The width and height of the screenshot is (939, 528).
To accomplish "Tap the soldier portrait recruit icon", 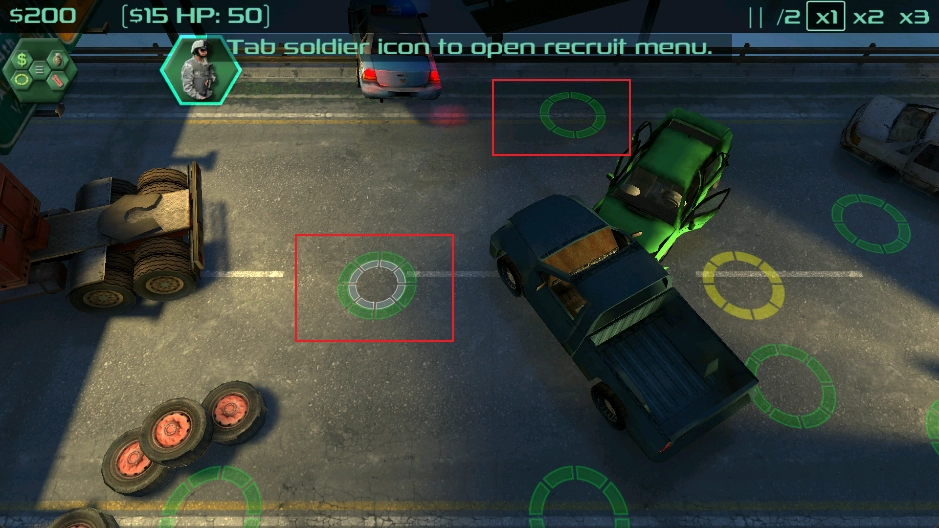I will (x=200, y=70).
